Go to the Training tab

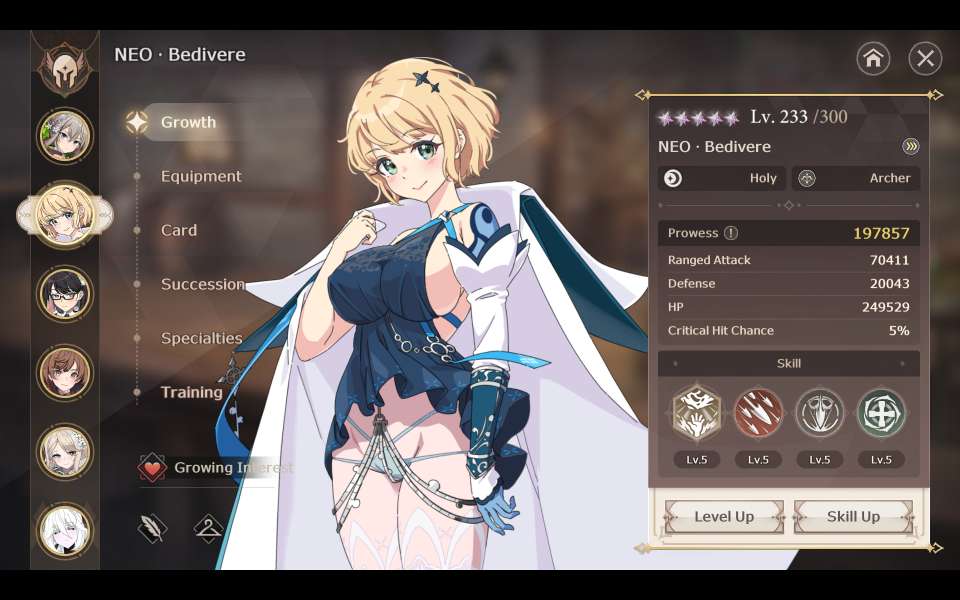point(191,393)
